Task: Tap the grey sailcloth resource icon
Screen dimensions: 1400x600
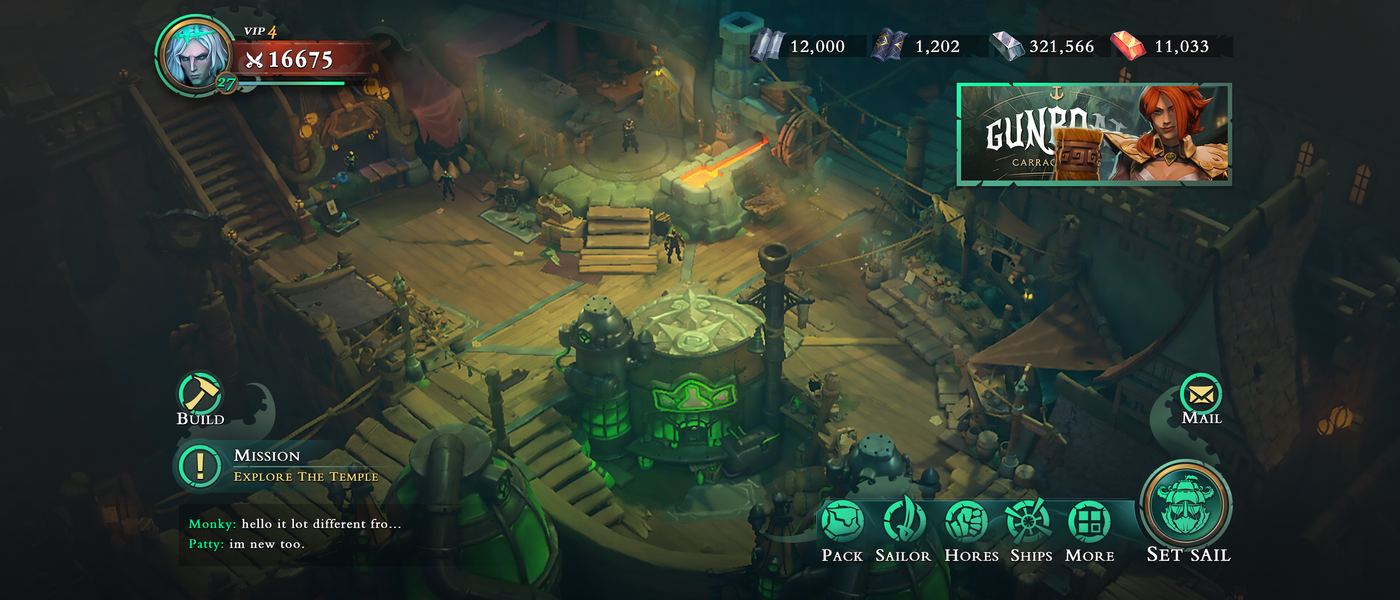Action: (x=767, y=46)
